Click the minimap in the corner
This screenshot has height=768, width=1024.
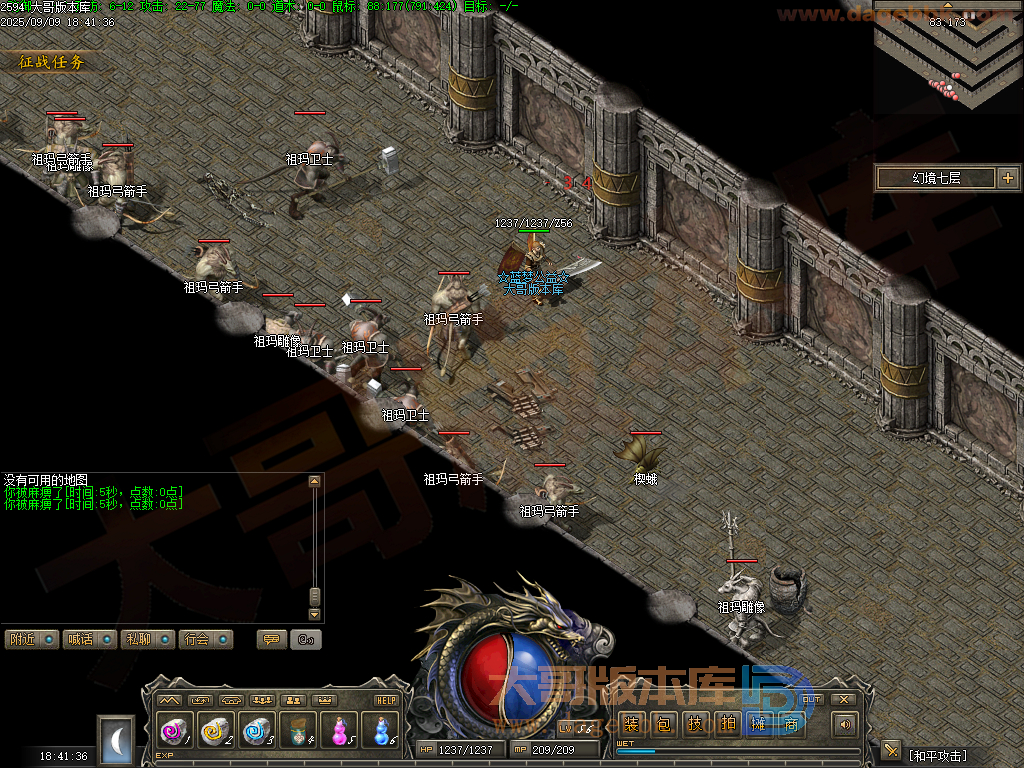click(948, 56)
